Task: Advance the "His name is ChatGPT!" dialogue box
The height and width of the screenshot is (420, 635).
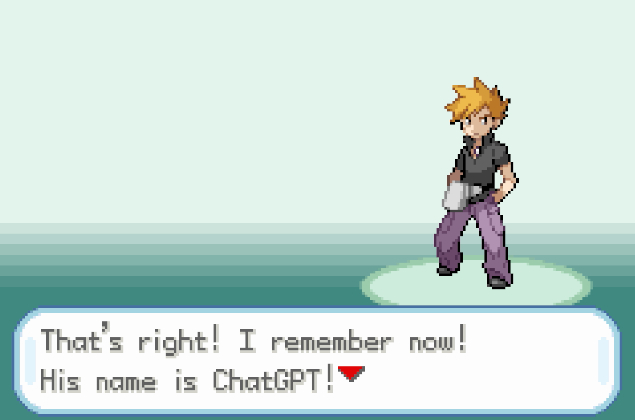Action: 316,361
